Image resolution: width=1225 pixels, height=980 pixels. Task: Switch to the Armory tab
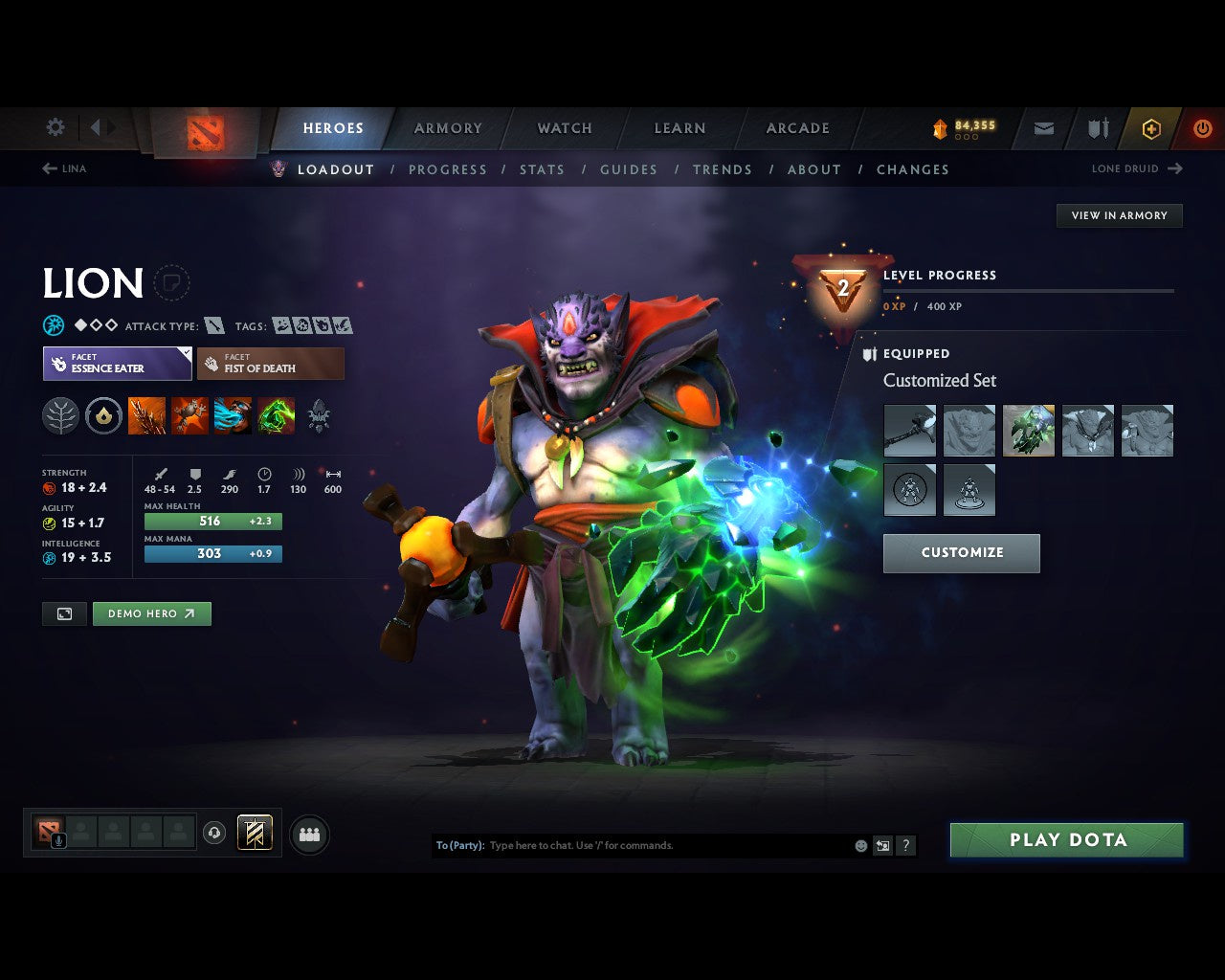tap(448, 128)
